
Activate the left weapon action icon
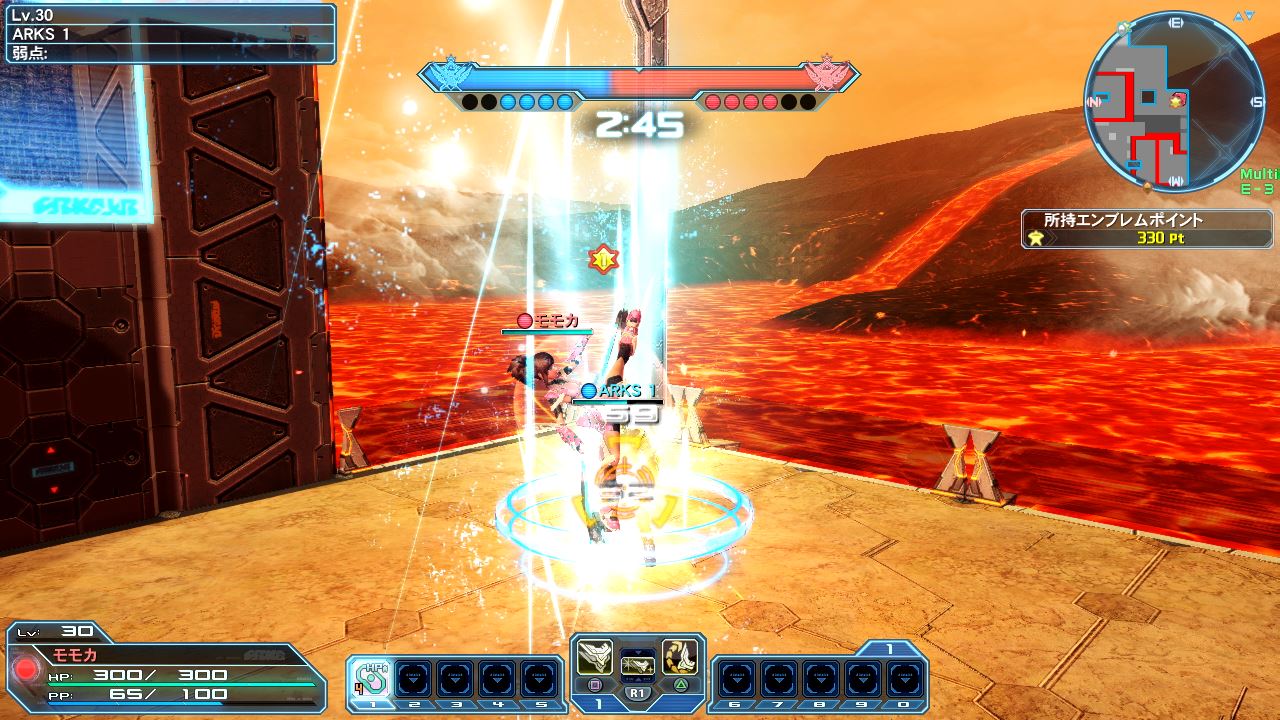pos(595,657)
